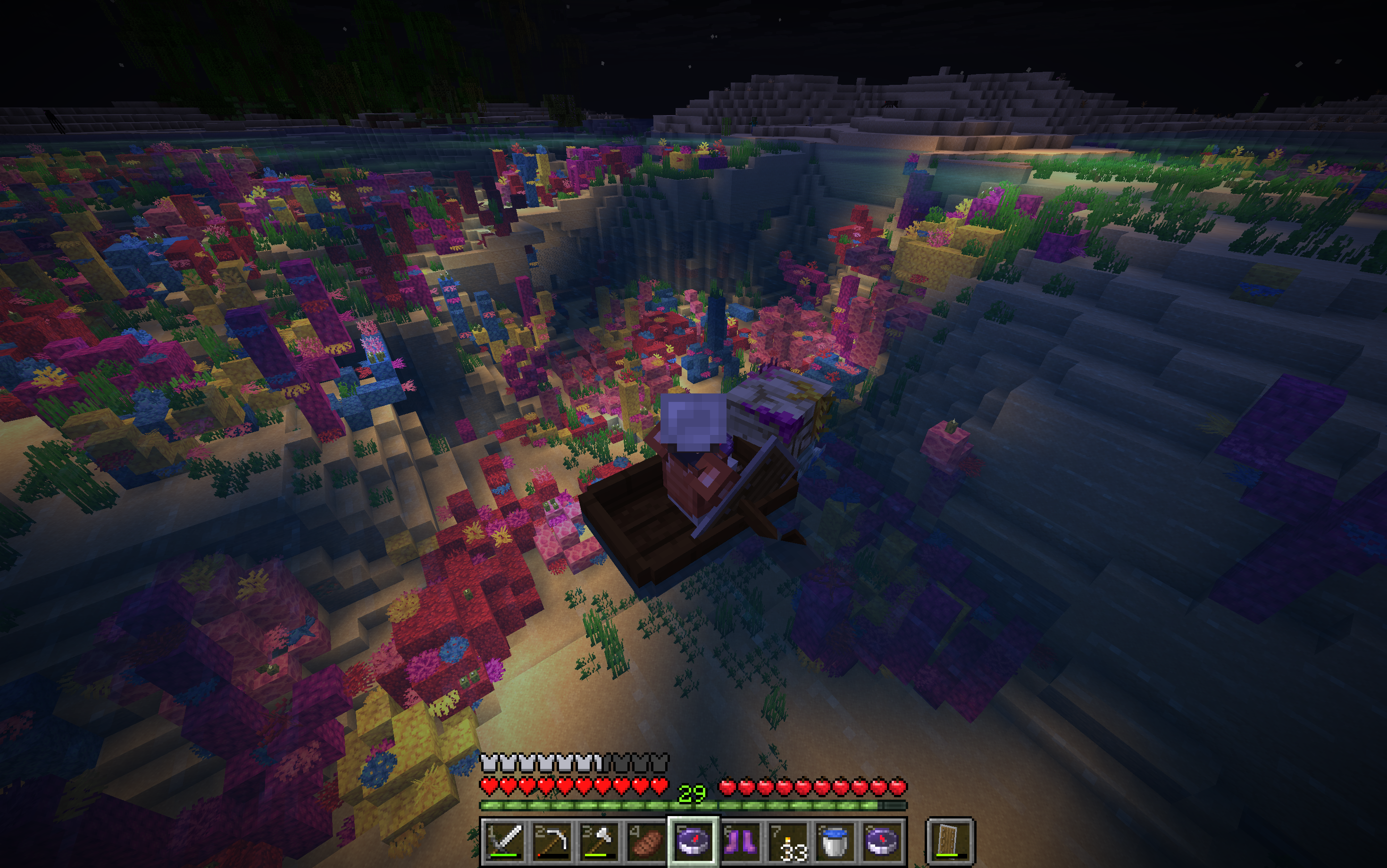The image size is (1387, 868).
Task: Click the off-hand shield slot
Action: tap(951, 841)
